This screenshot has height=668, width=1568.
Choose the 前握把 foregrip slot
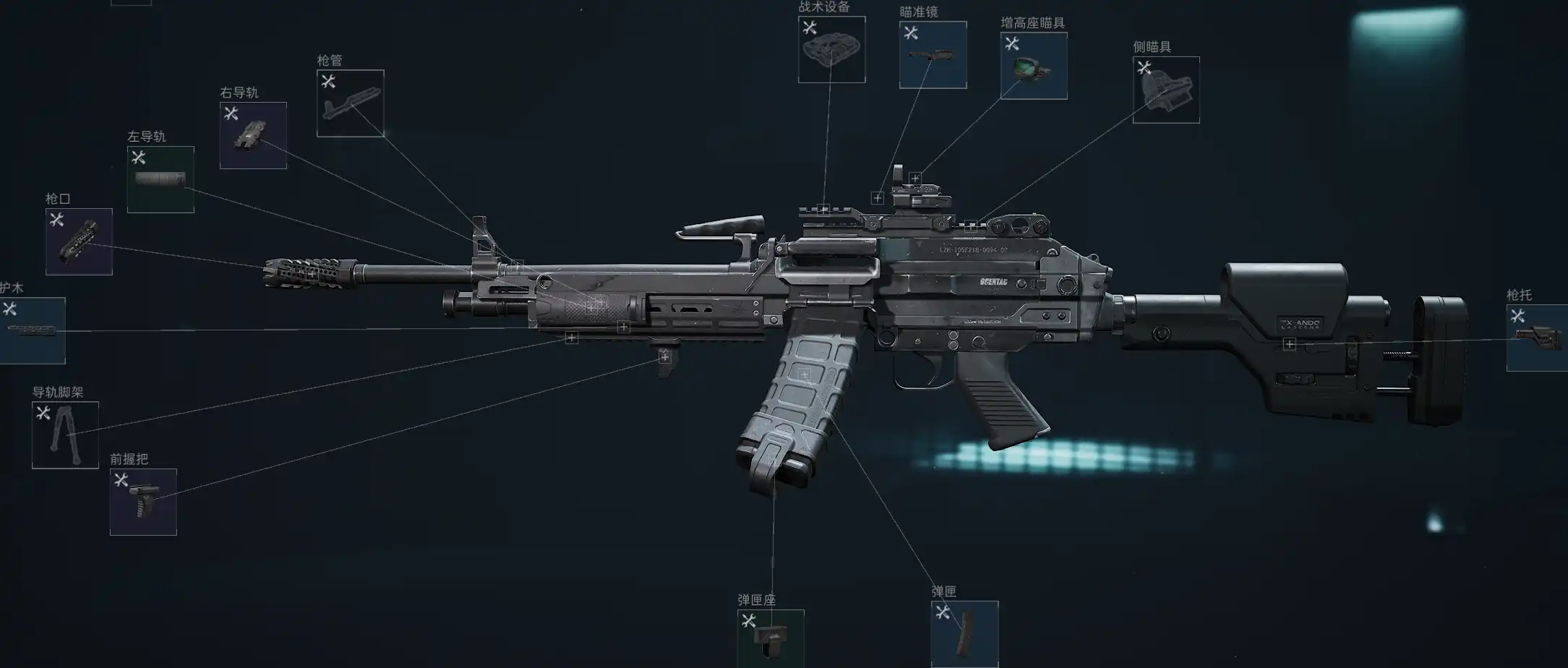[143, 502]
